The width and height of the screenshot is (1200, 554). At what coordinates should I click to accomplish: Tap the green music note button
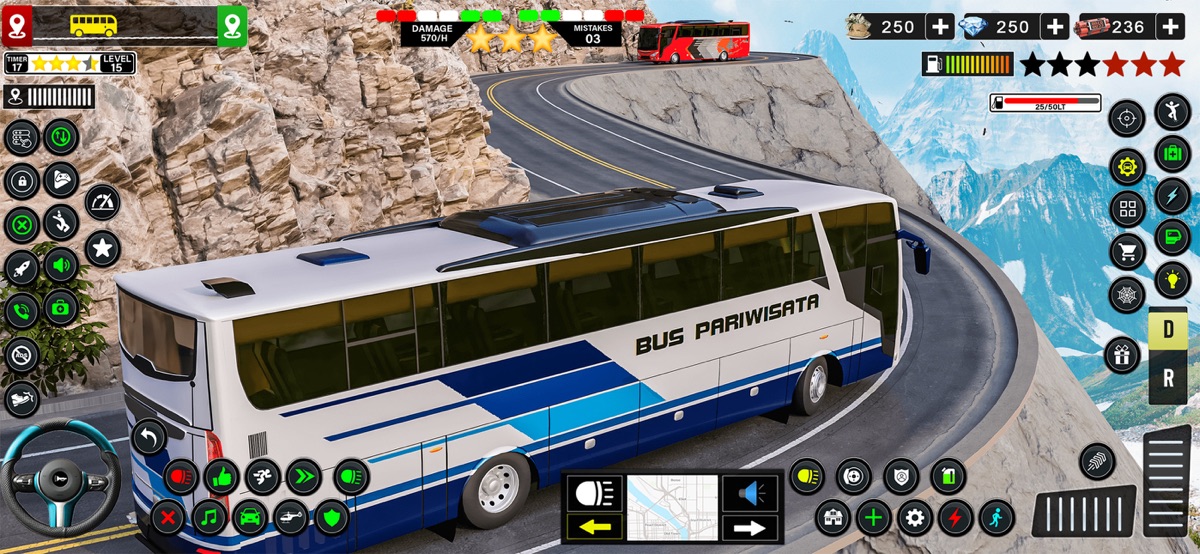pos(208,518)
